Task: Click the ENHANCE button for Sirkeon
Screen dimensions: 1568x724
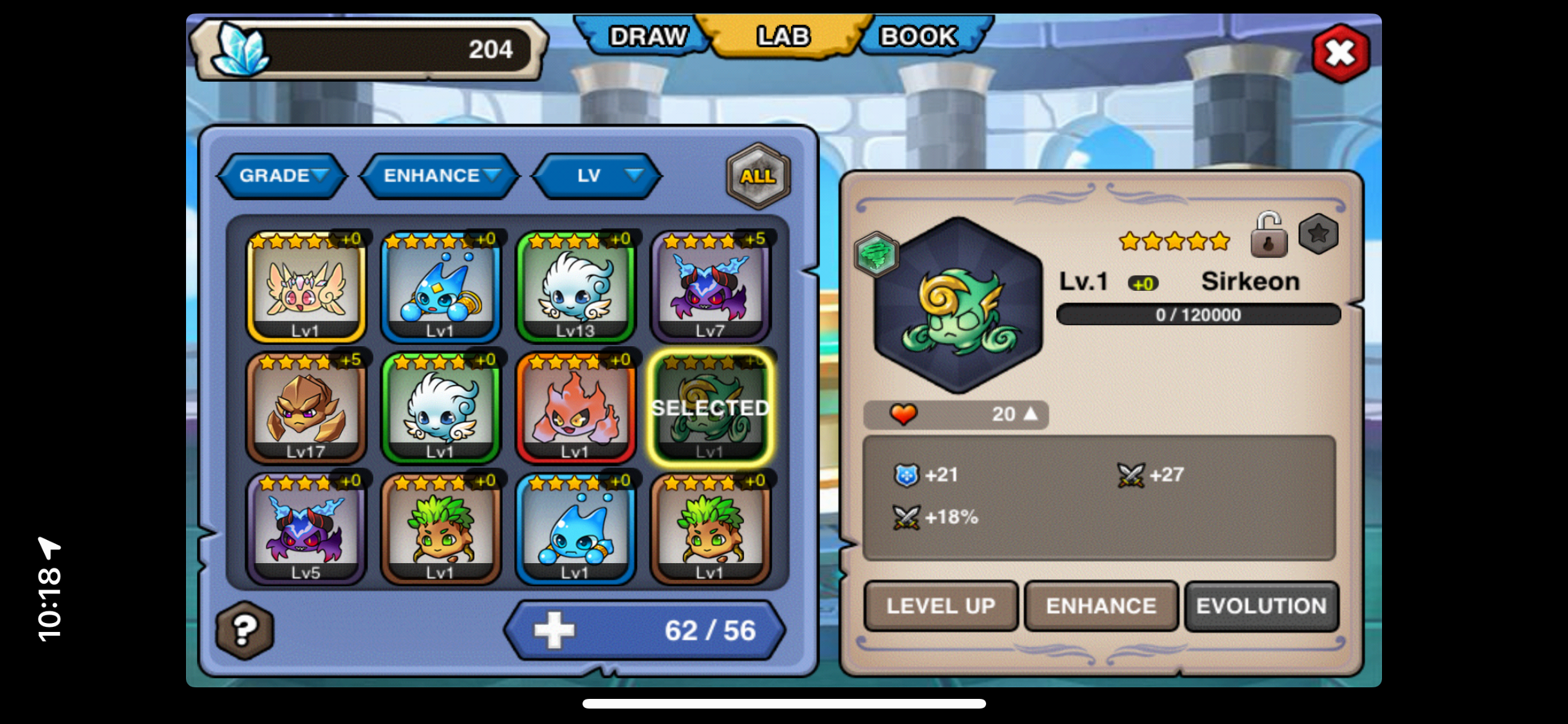Action: (x=1101, y=606)
